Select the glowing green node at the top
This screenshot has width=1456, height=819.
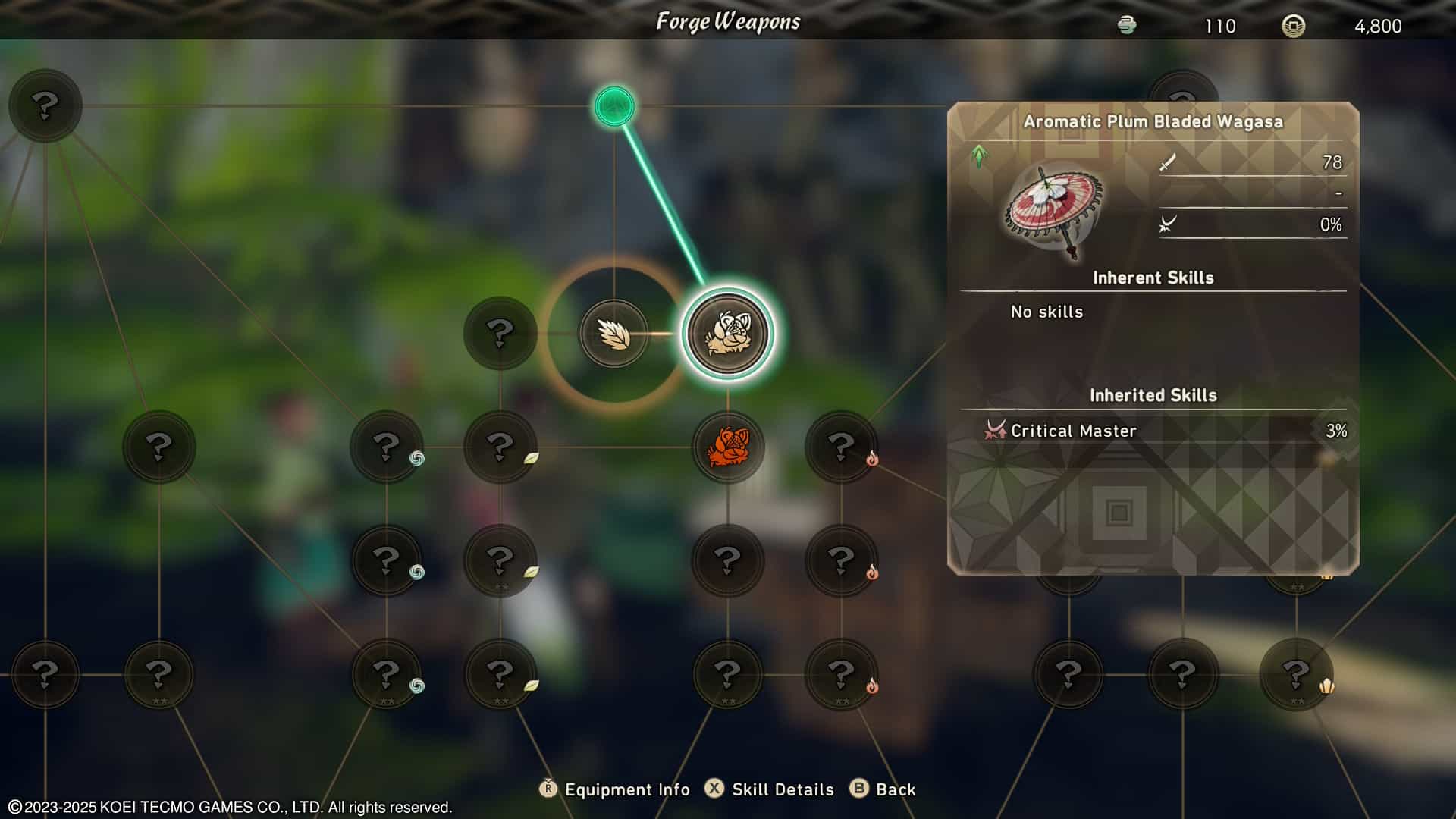pos(614,106)
